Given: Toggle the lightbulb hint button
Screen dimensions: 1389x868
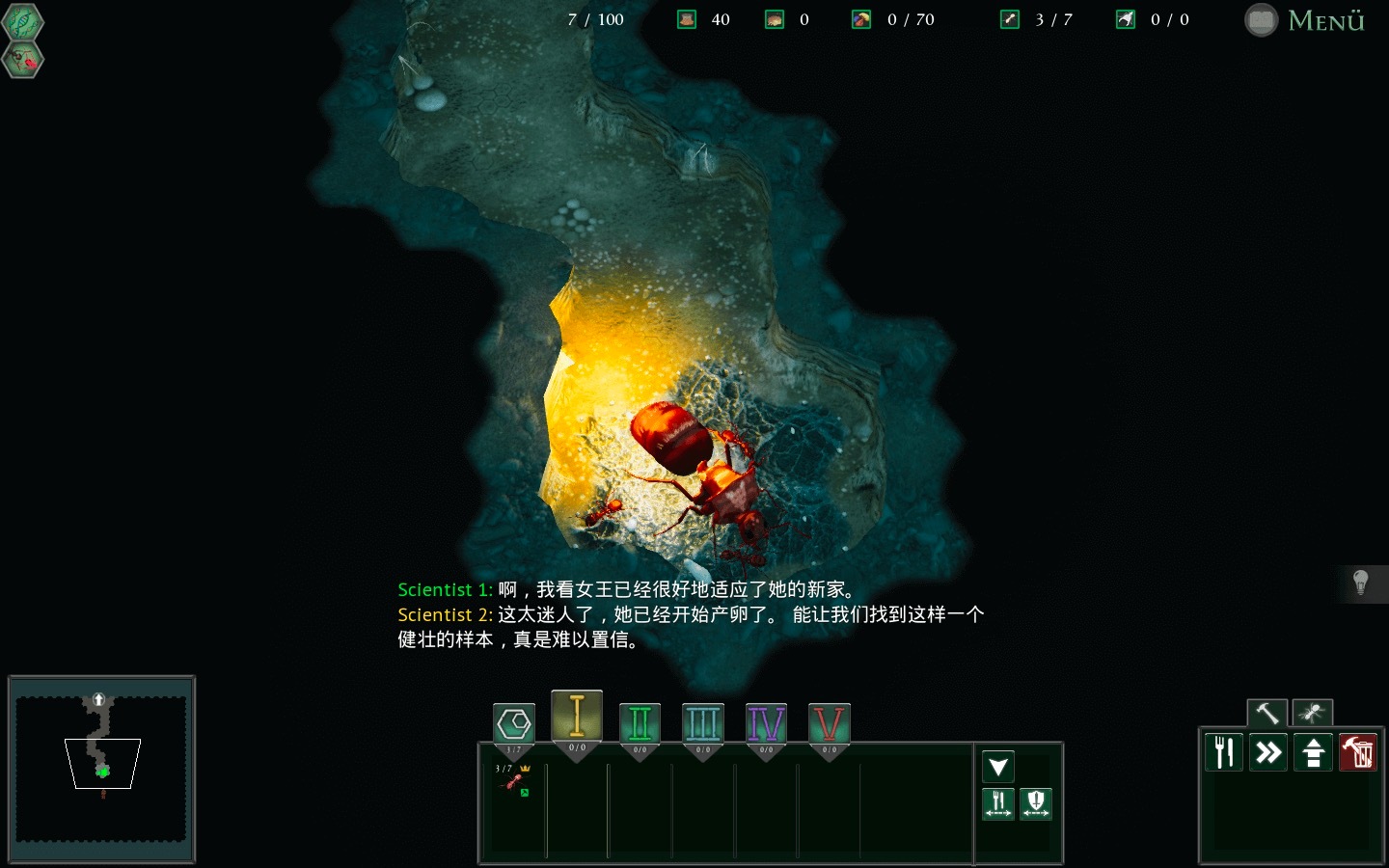Looking at the screenshot, I should pyautogui.click(x=1361, y=583).
